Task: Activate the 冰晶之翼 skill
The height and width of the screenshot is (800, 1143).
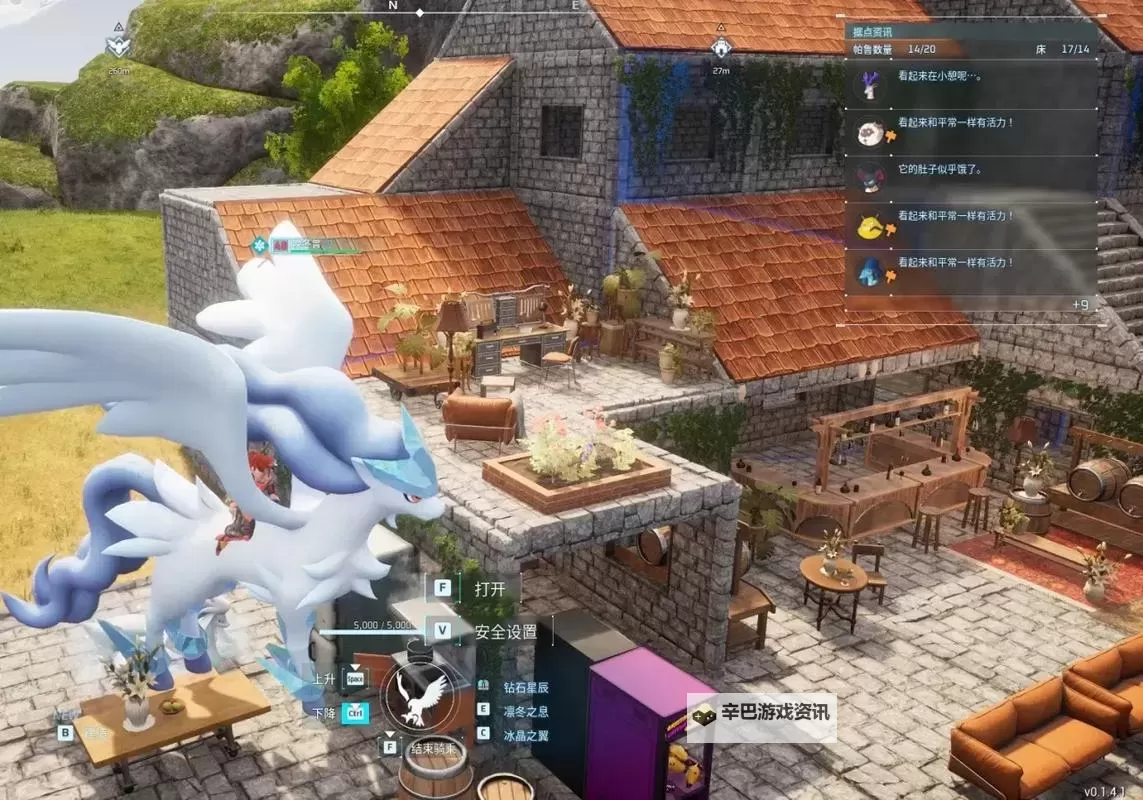Action: coord(525,734)
